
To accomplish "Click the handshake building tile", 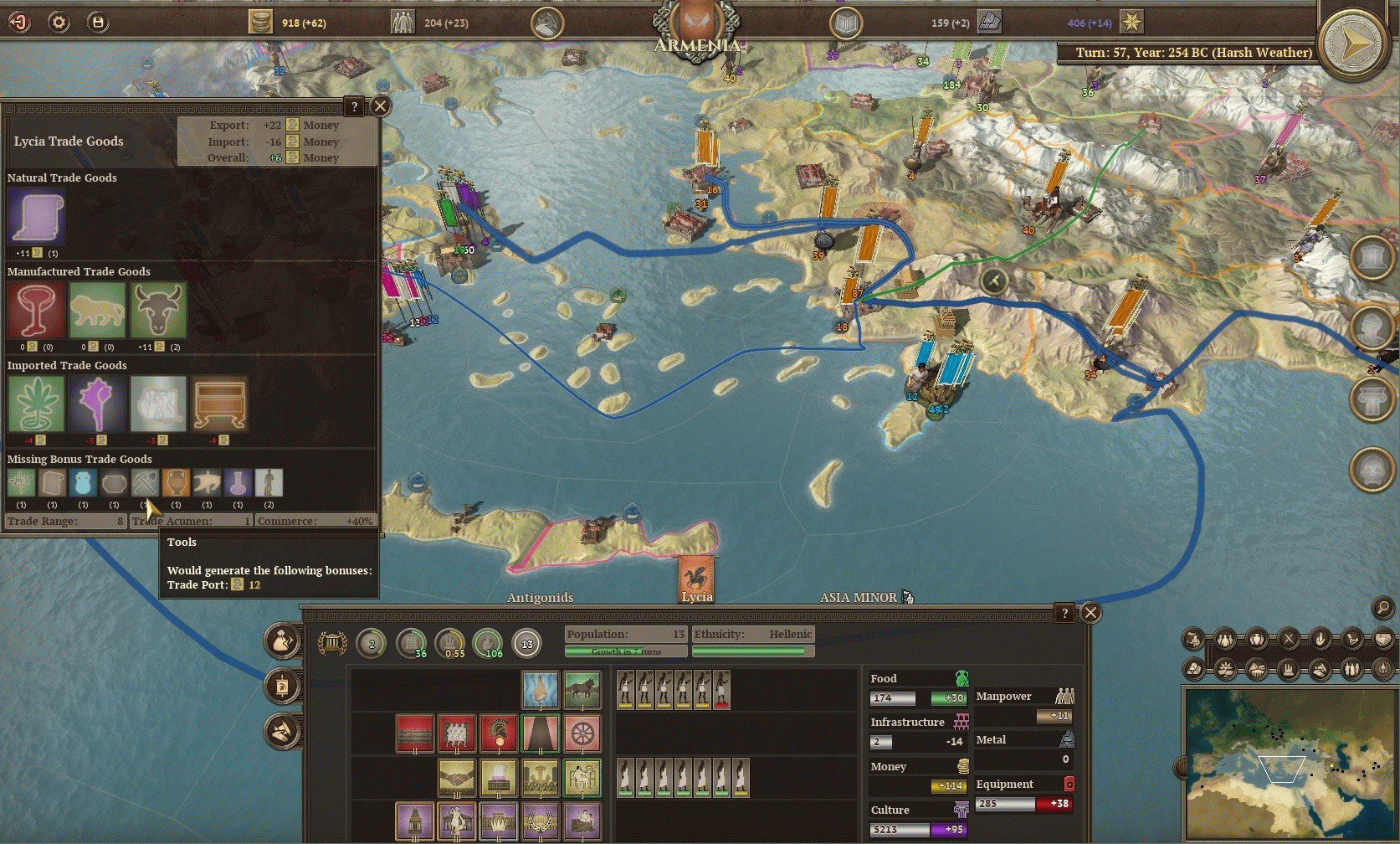I will (x=457, y=778).
